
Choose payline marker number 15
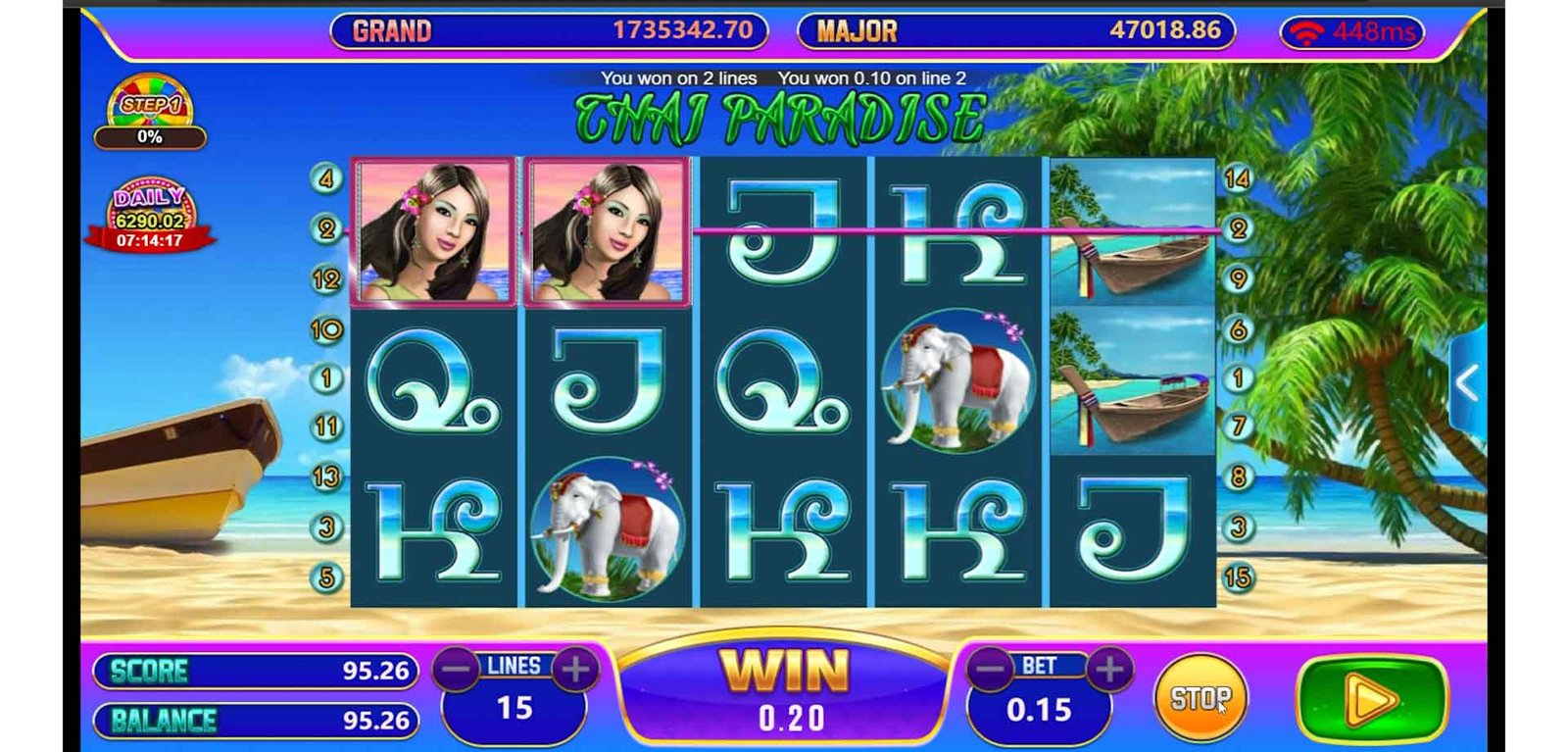(1237, 577)
